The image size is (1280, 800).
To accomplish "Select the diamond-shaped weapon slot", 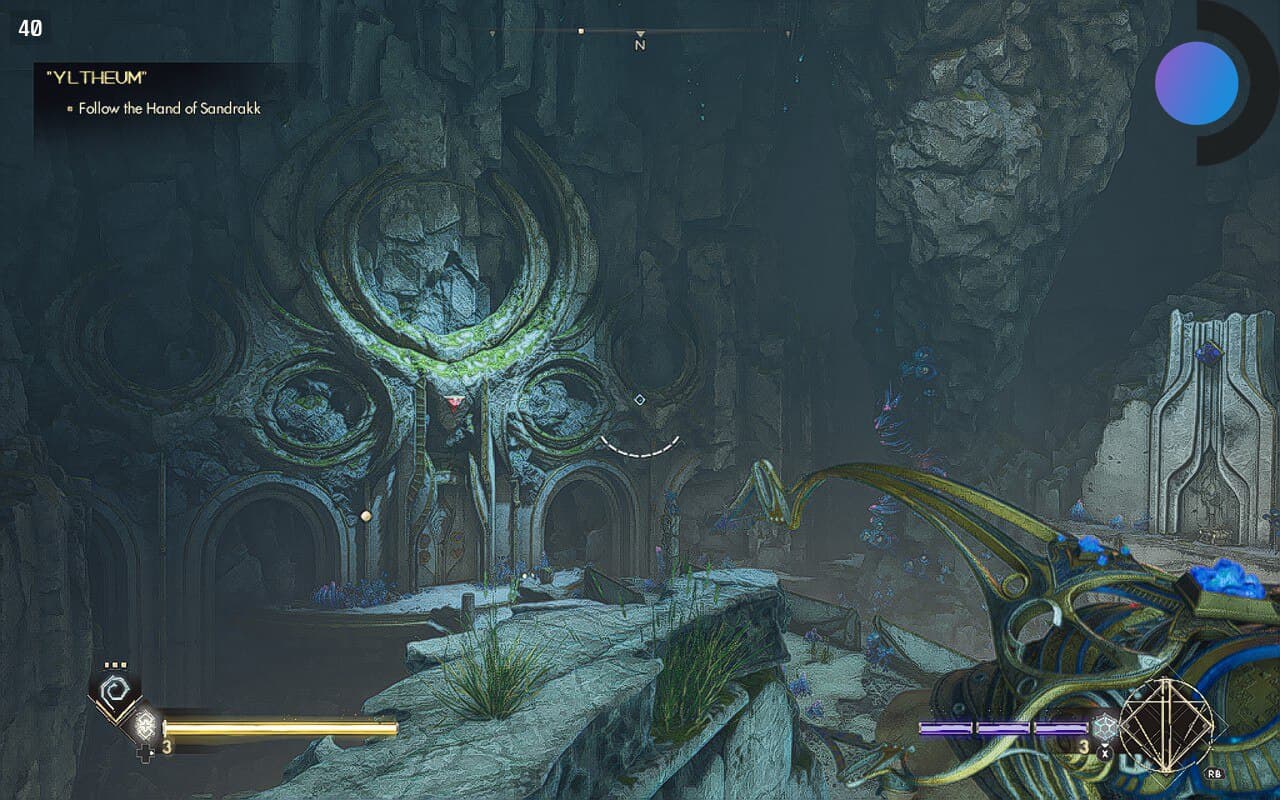I will 1166,721.
